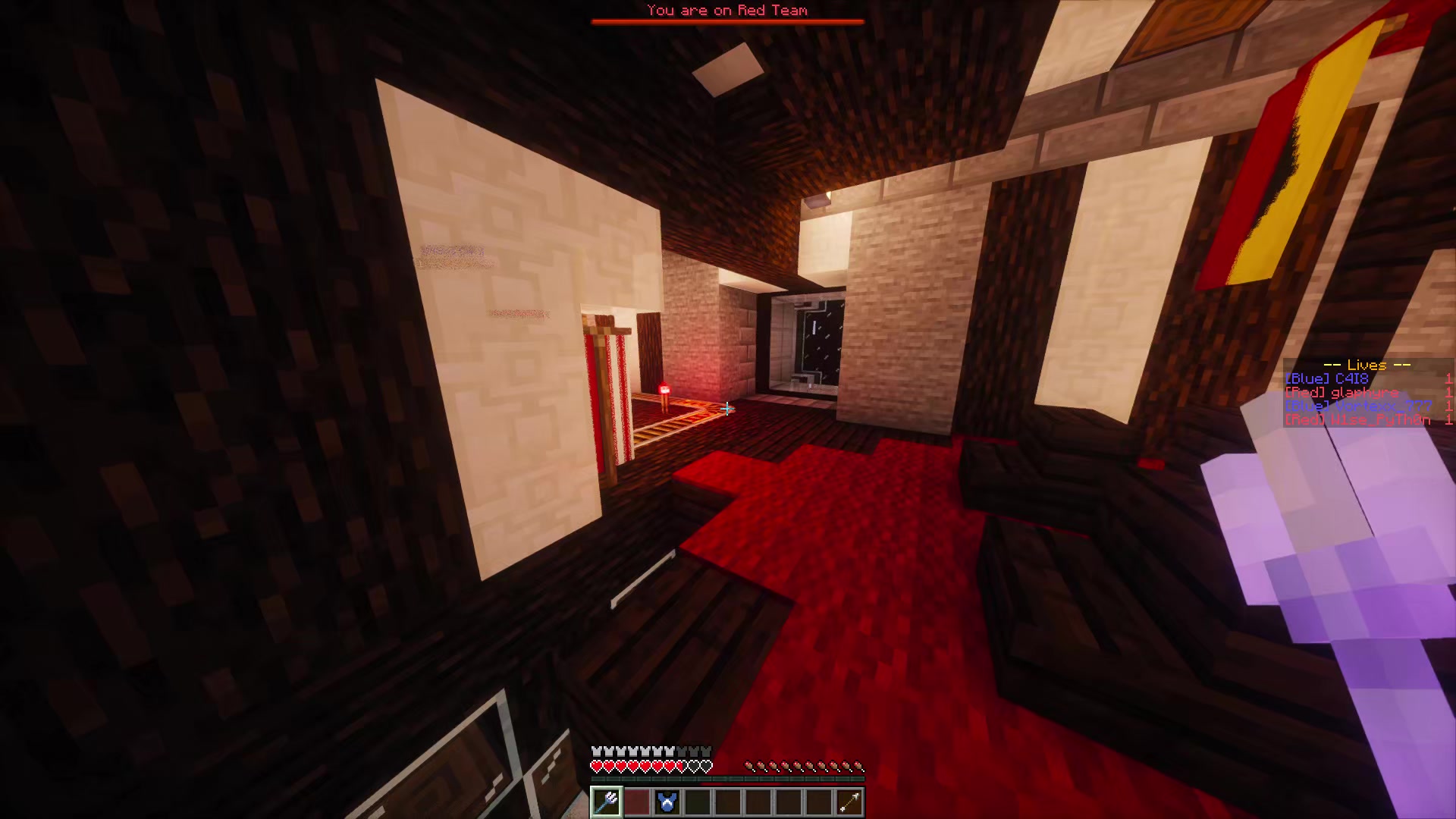1456x819 pixels.
Task: Click the lives count '1' beside W1se_PyTh0n
Action: coord(1451,420)
